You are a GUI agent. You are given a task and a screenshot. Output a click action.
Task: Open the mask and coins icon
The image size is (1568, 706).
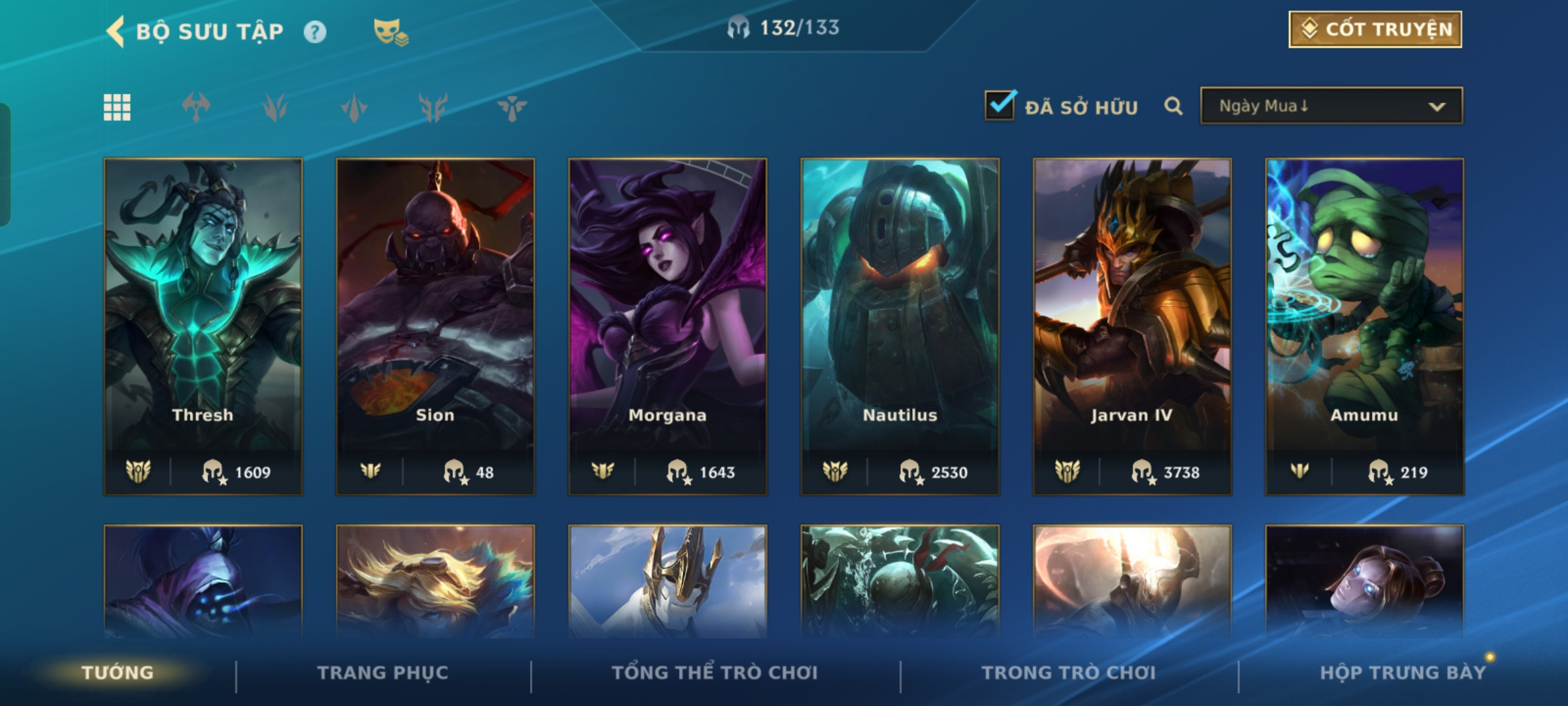pyautogui.click(x=390, y=32)
